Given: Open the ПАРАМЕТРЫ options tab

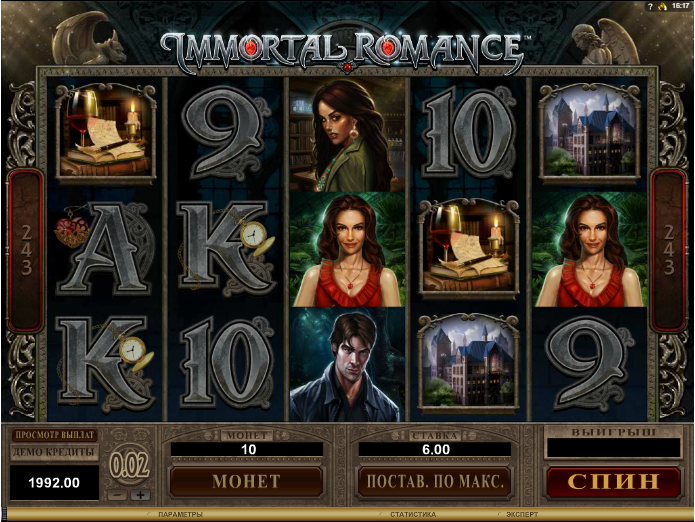Looking at the screenshot, I should tap(179, 515).
